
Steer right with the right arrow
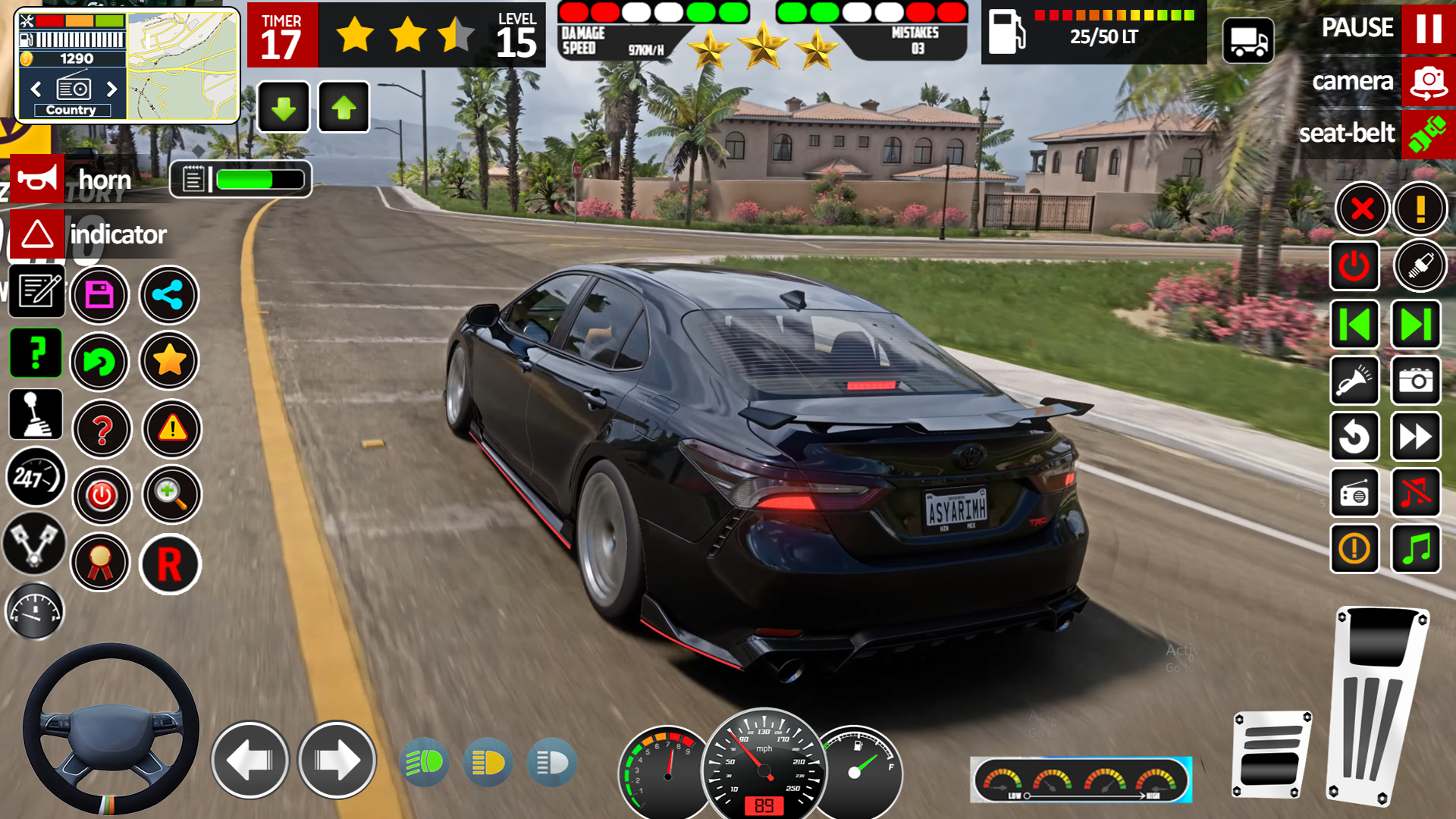[337, 760]
